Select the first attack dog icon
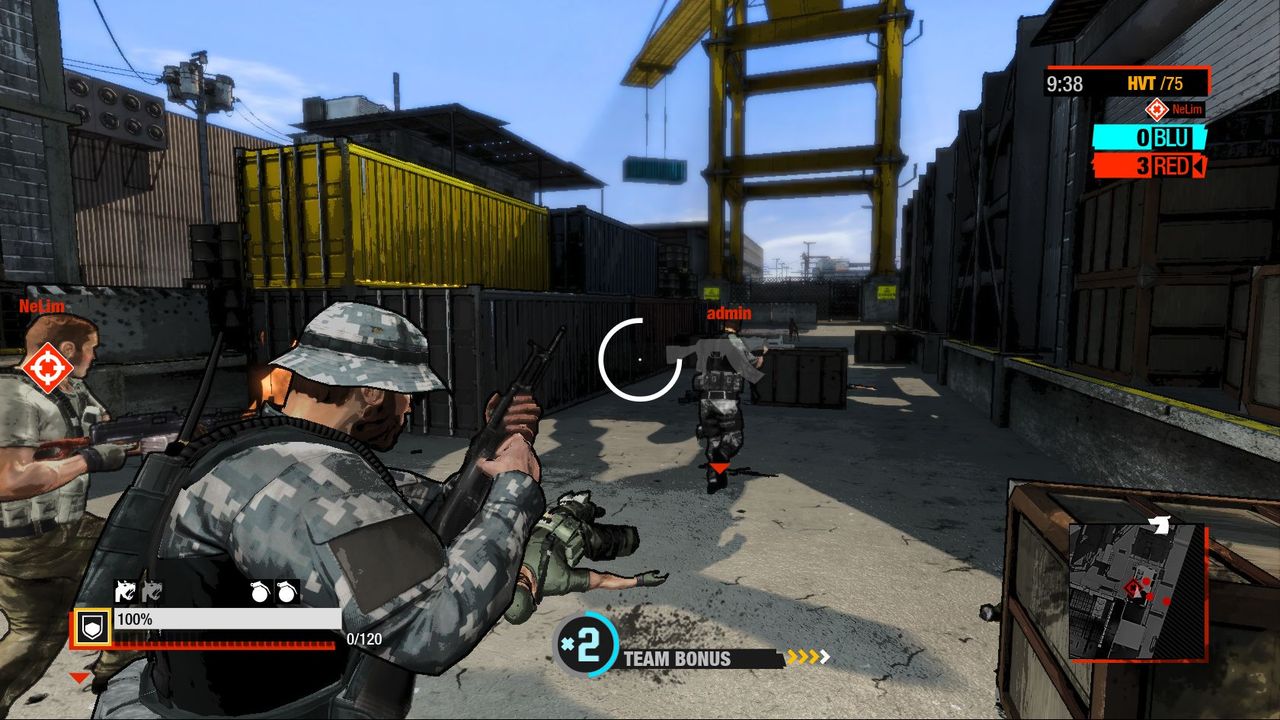 (126, 590)
